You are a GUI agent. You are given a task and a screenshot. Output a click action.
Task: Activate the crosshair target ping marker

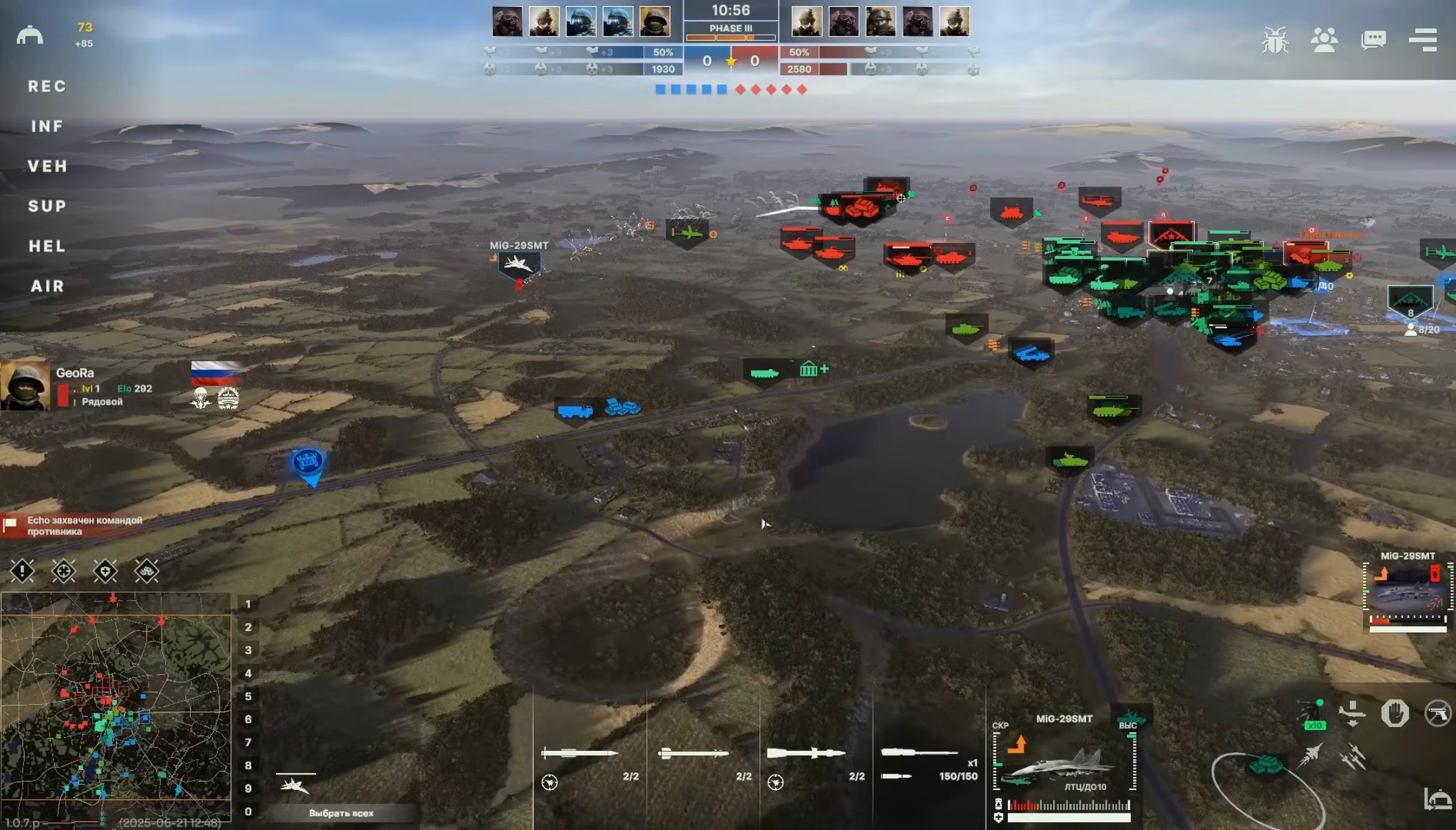(x=63, y=571)
